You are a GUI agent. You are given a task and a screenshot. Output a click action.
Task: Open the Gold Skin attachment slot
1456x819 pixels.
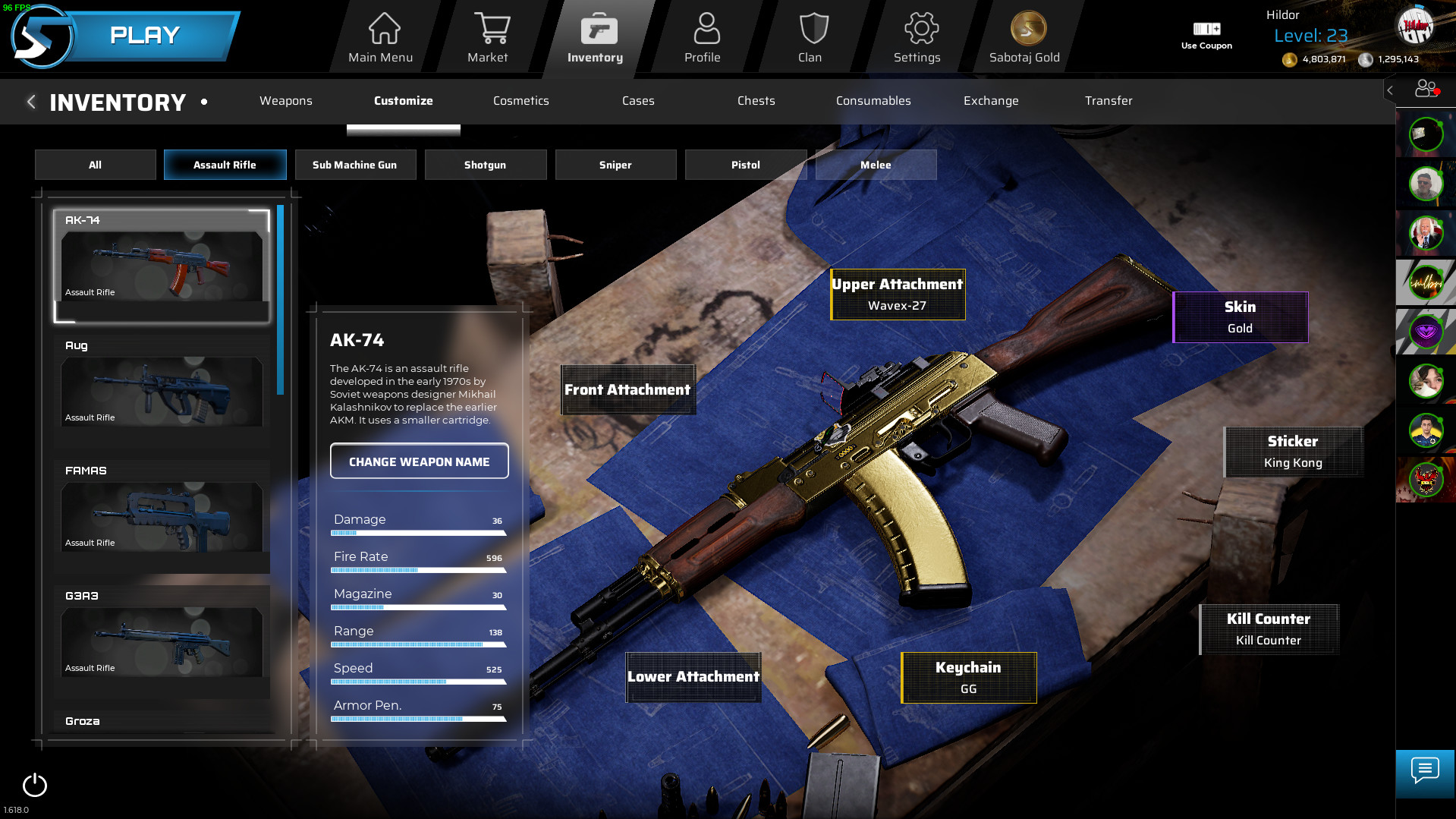pos(1240,317)
